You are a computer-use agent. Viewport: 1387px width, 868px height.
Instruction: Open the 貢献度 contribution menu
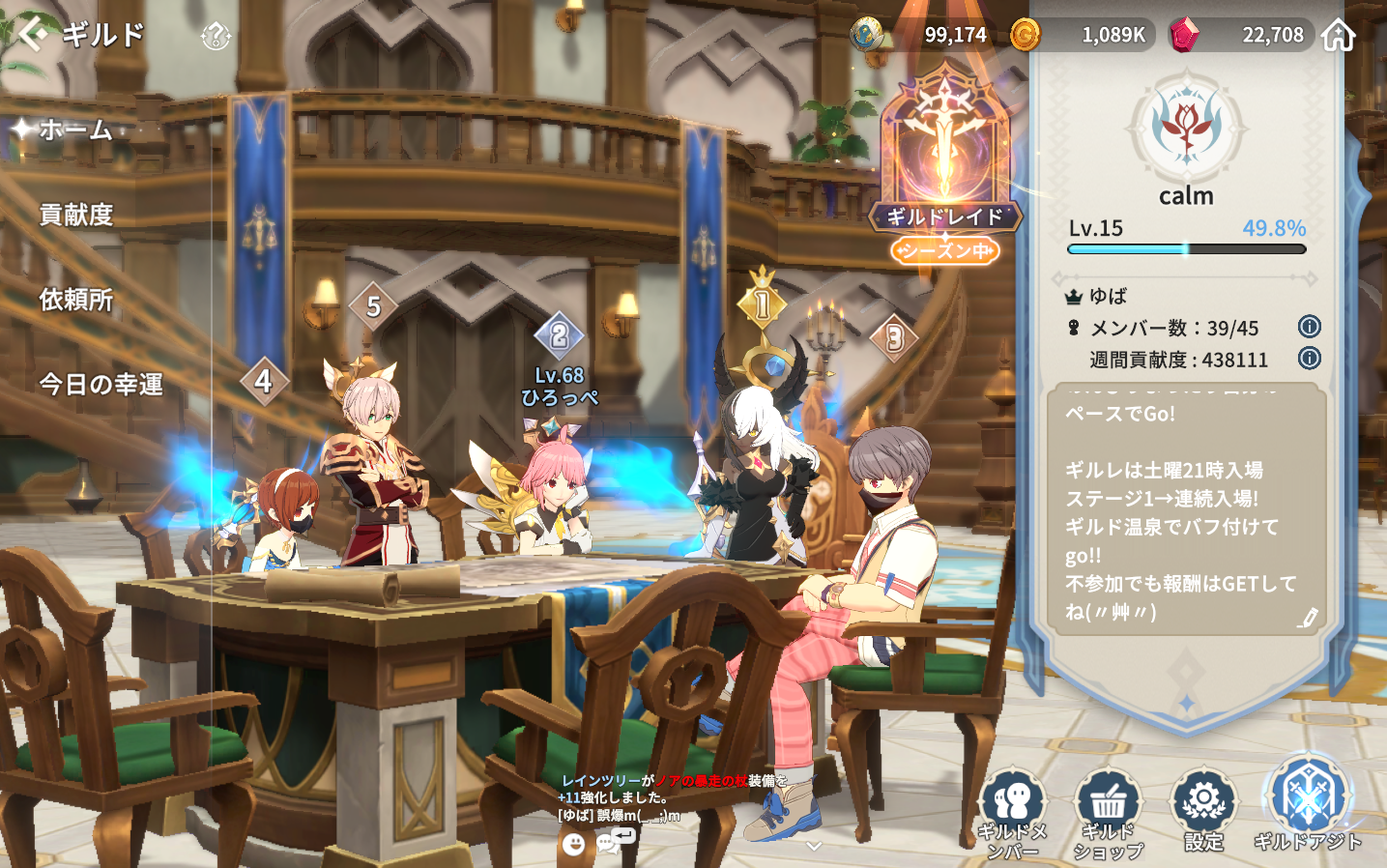click(x=76, y=215)
